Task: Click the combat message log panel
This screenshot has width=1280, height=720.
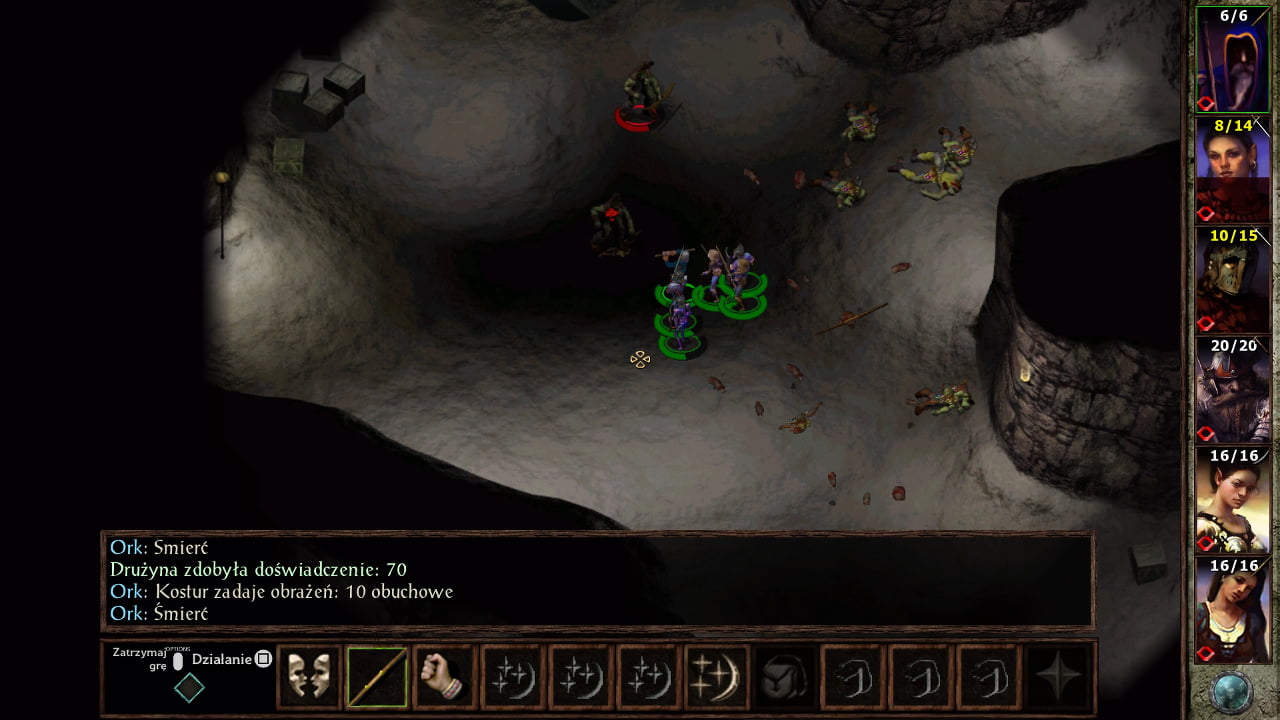Action: coord(598,580)
